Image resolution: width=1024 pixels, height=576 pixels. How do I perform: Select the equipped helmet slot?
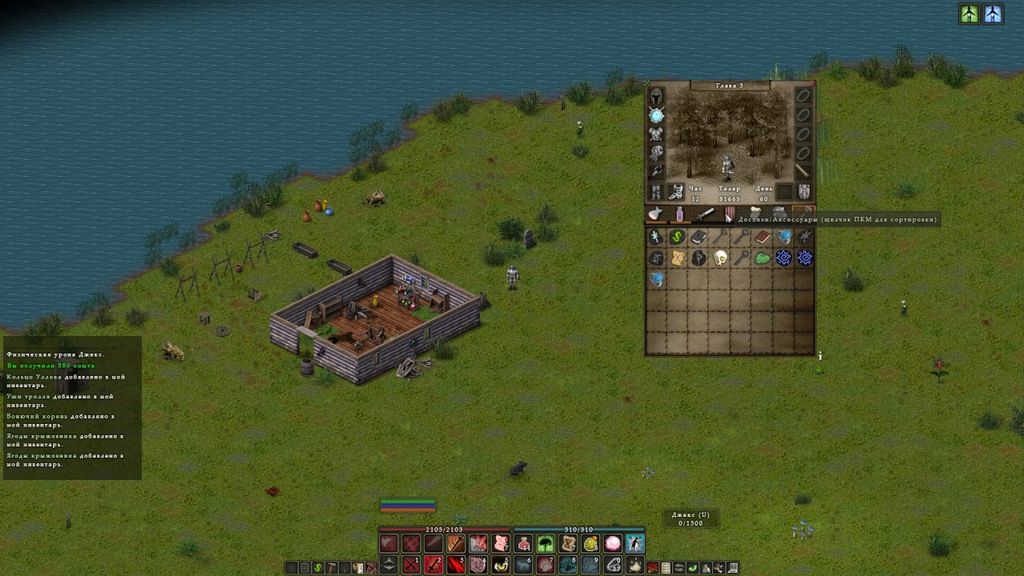pos(657,97)
